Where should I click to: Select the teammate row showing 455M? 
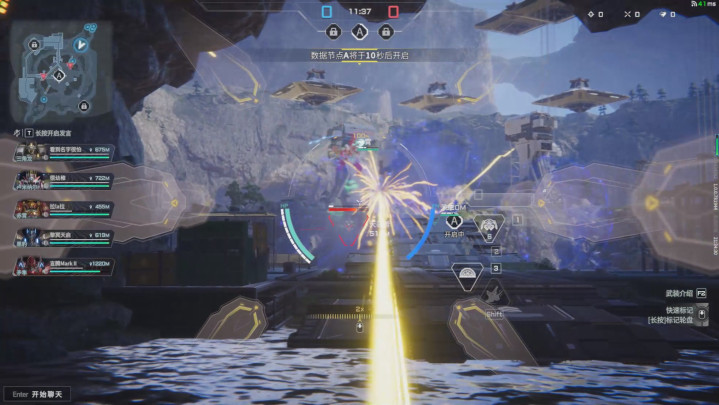(62, 207)
